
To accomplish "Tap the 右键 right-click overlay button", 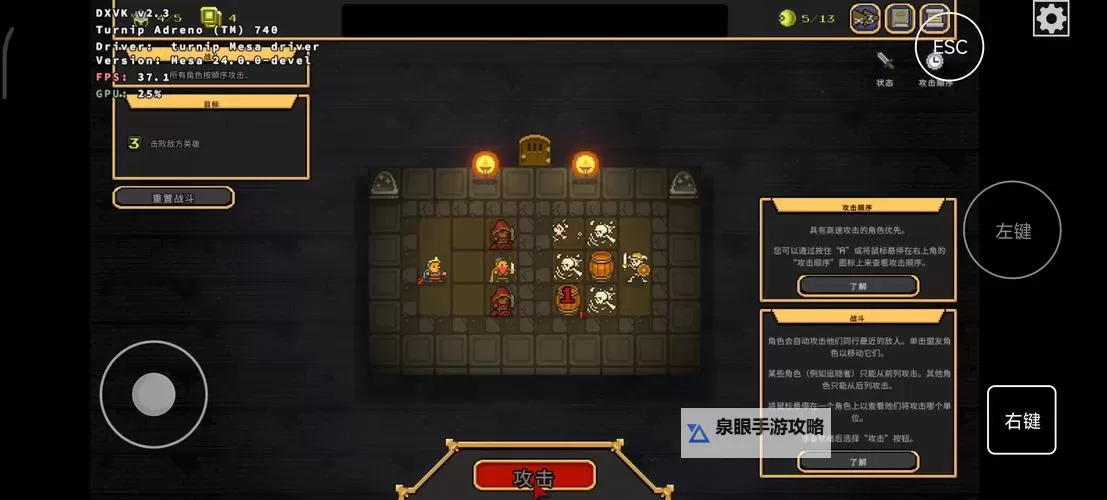I will [x=1021, y=421].
